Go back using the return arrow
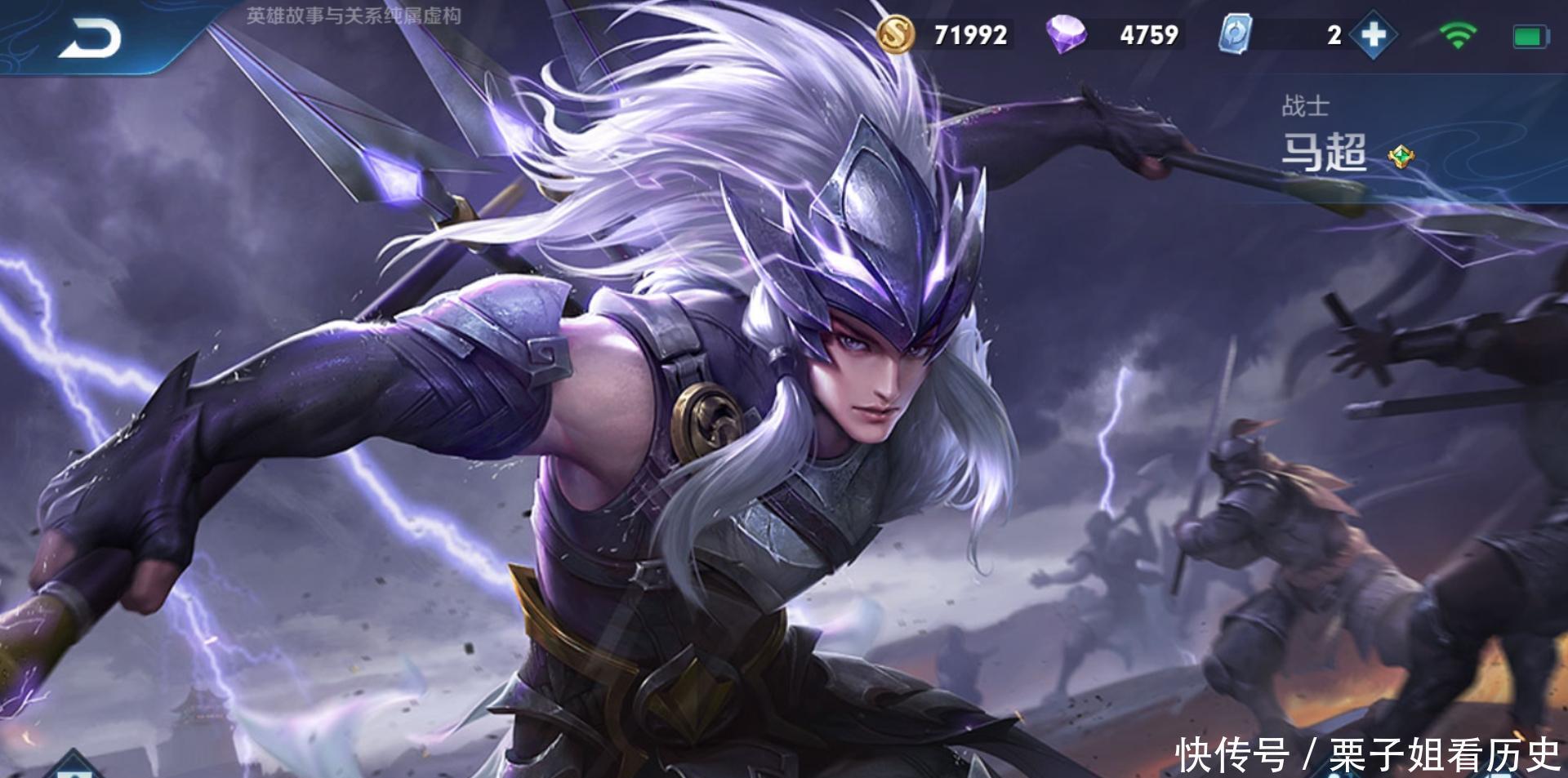The height and width of the screenshot is (778, 1568). pyautogui.click(x=89, y=38)
